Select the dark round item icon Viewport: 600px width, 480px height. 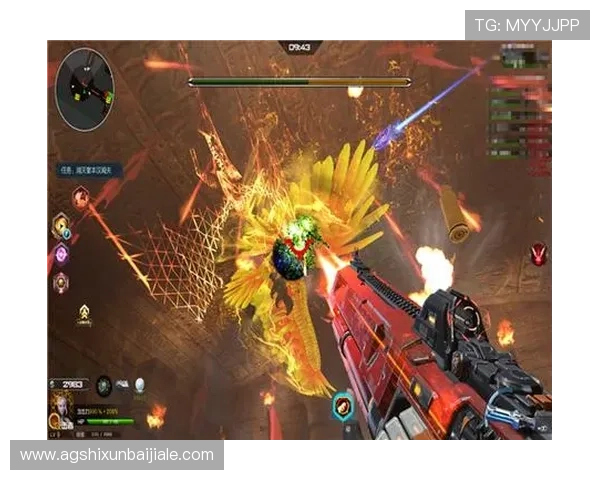pos(104,385)
